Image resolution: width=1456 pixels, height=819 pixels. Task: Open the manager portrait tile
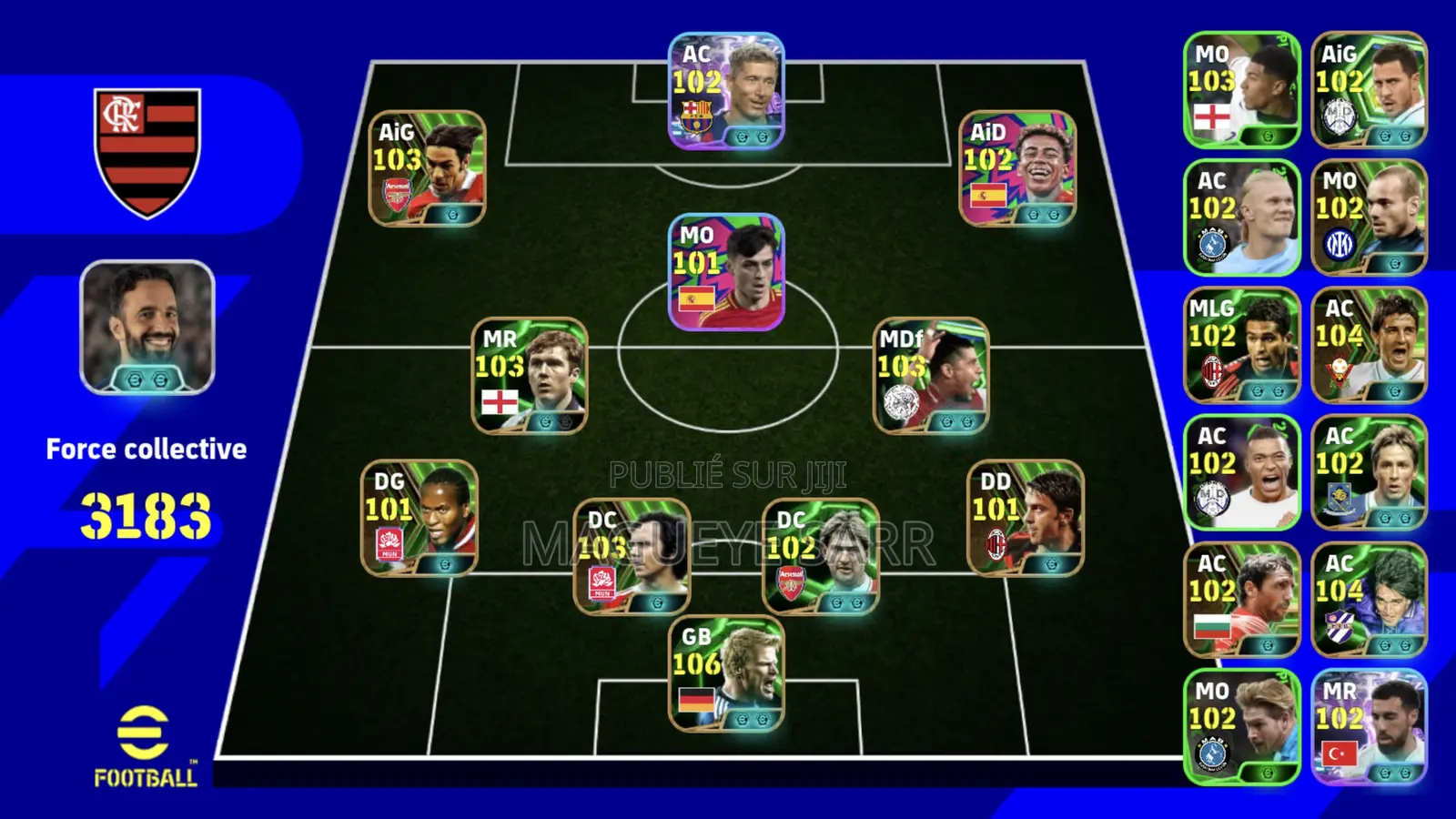click(147, 328)
